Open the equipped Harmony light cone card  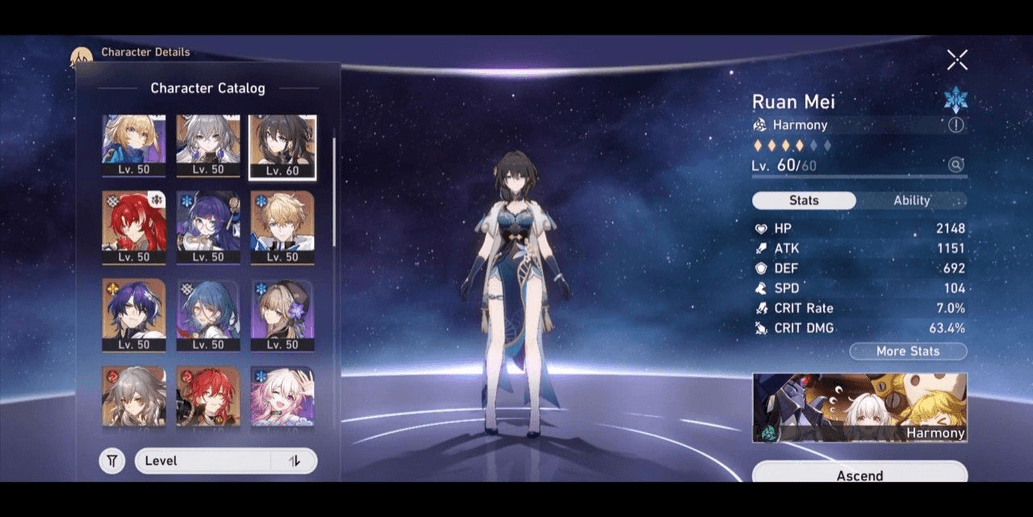pyautogui.click(x=859, y=407)
